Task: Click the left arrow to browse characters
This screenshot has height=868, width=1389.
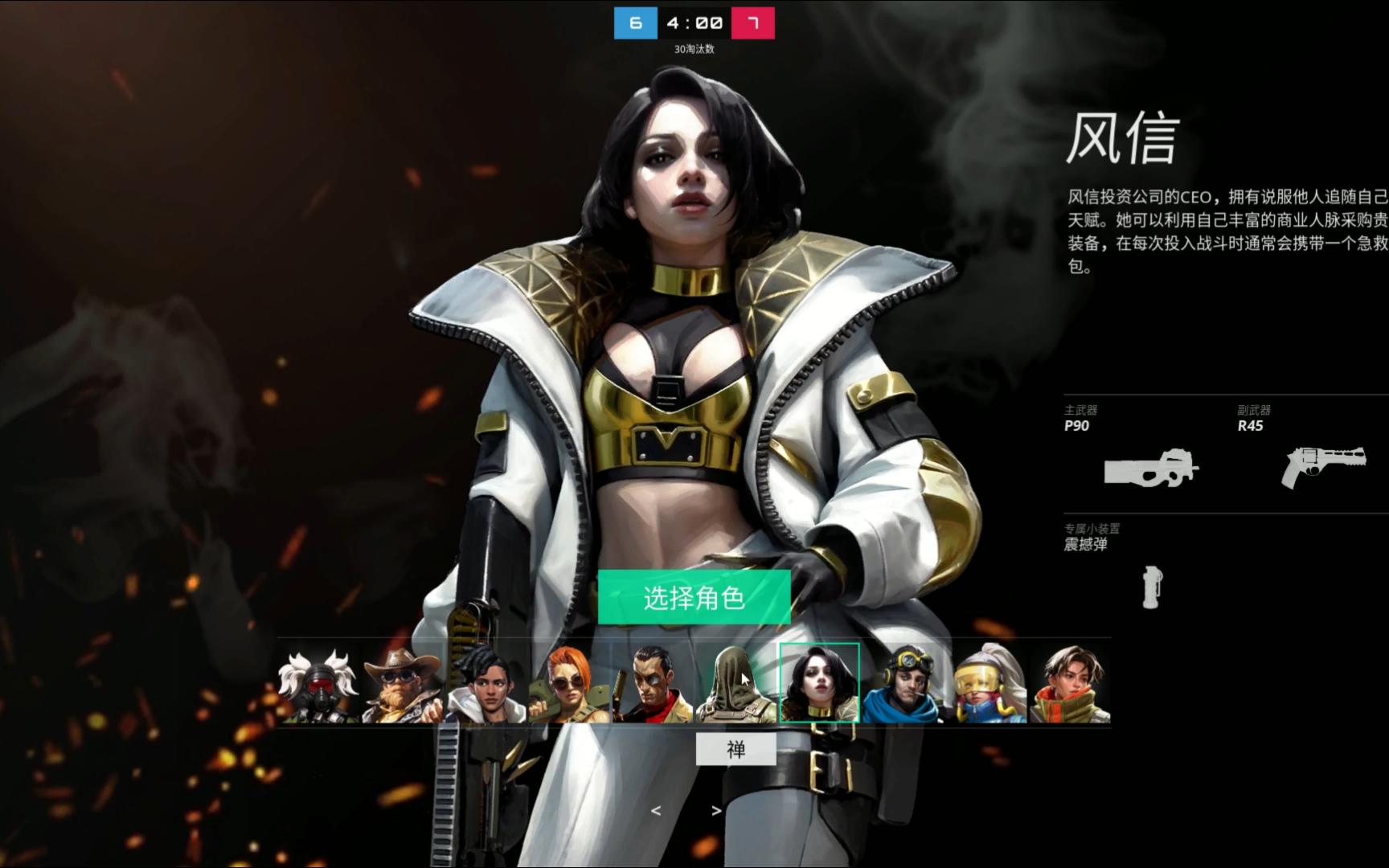Action: pyautogui.click(x=654, y=811)
